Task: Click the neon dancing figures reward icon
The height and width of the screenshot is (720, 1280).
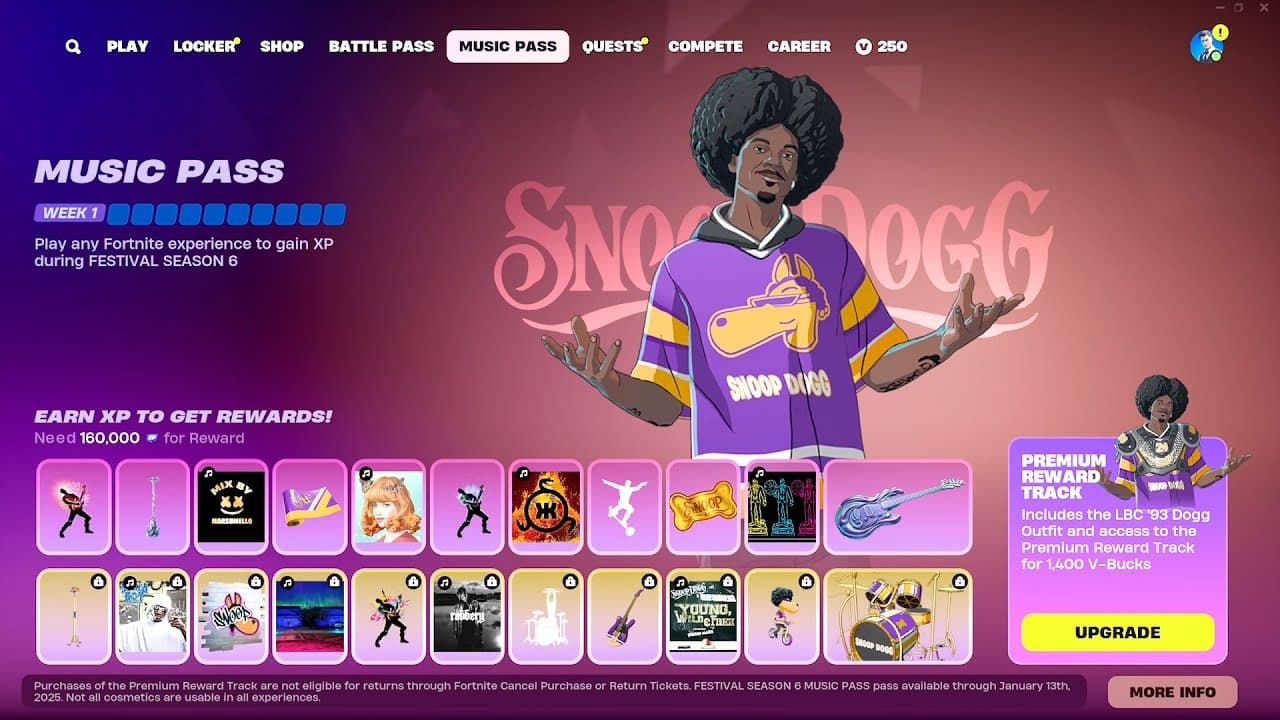Action: tap(782, 507)
